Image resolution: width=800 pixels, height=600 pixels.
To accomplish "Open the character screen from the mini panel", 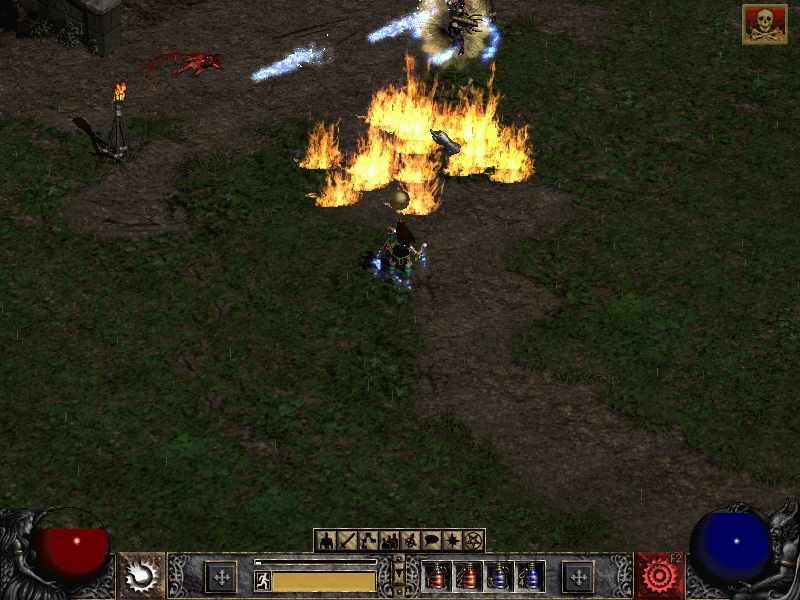I will 326,541.
